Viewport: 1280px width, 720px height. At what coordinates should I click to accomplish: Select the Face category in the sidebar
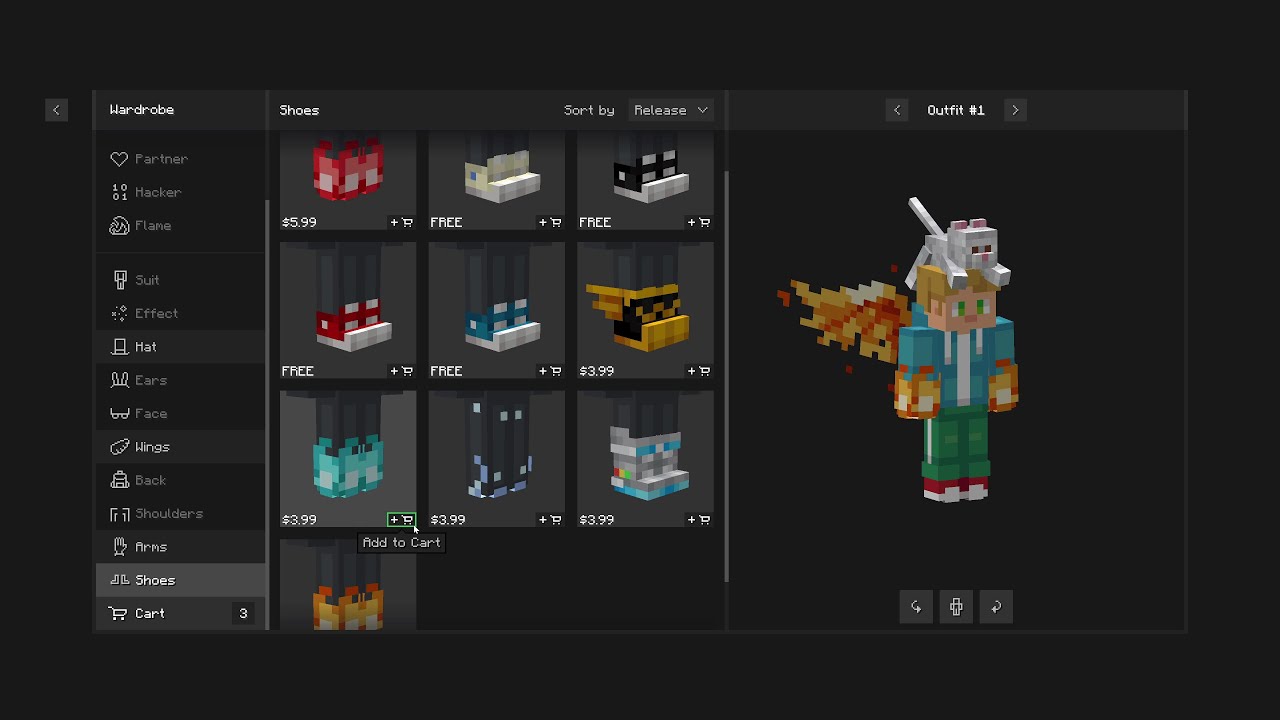click(150, 413)
